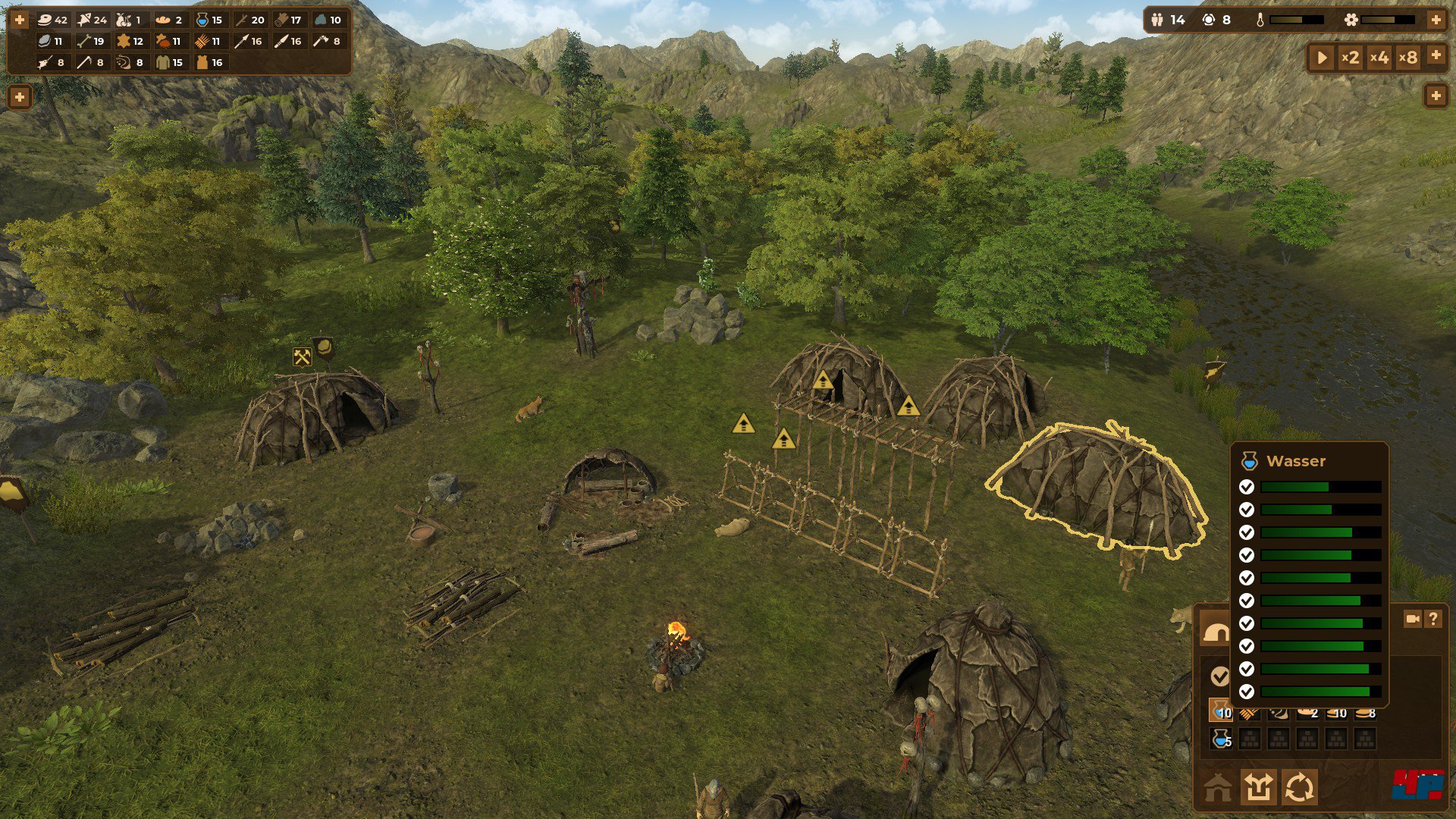Toggle the last checkbox in the Wasser list
The width and height of the screenshot is (1456, 819).
point(1246,692)
